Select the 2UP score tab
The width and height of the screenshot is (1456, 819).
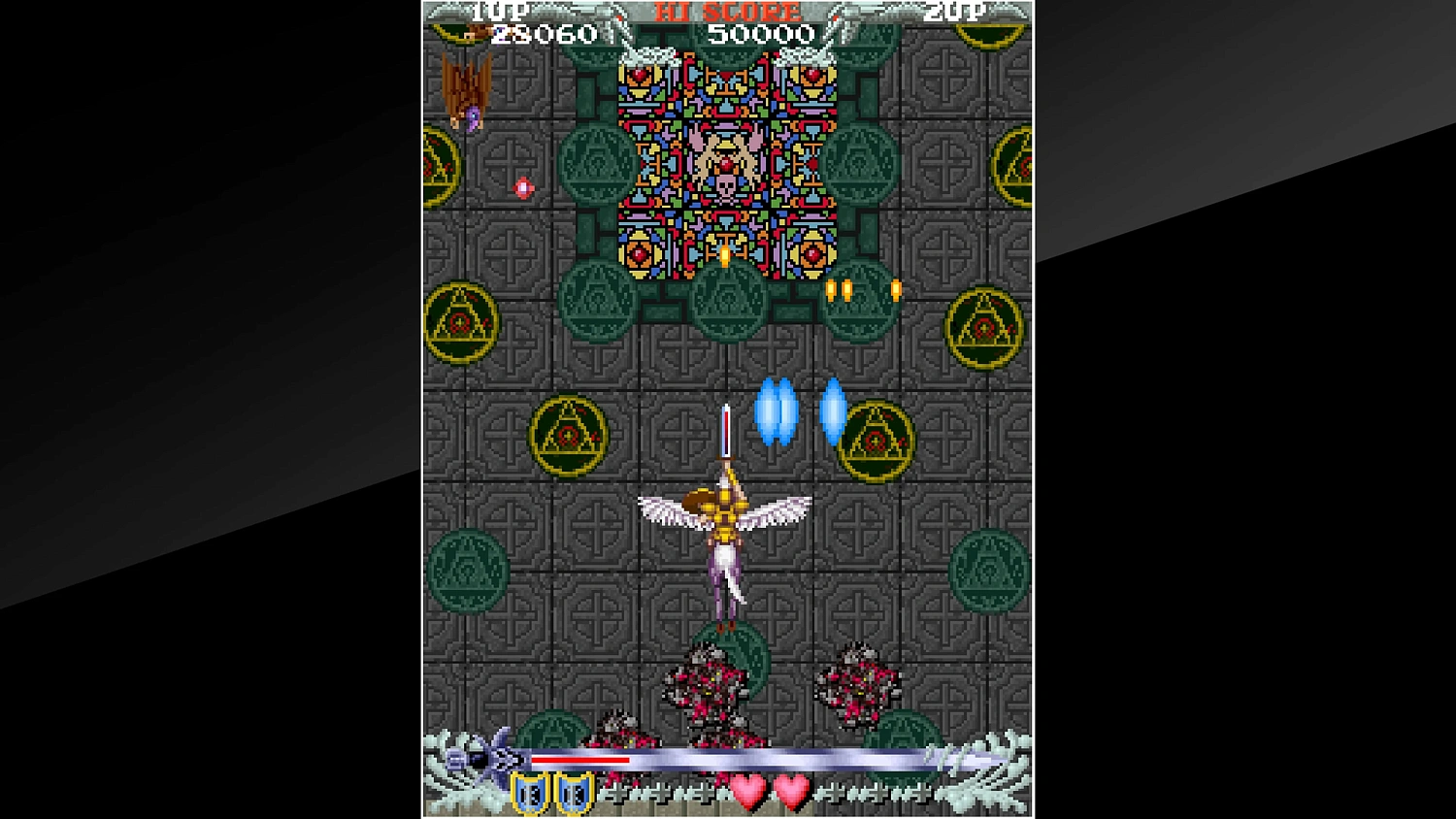pos(954,13)
